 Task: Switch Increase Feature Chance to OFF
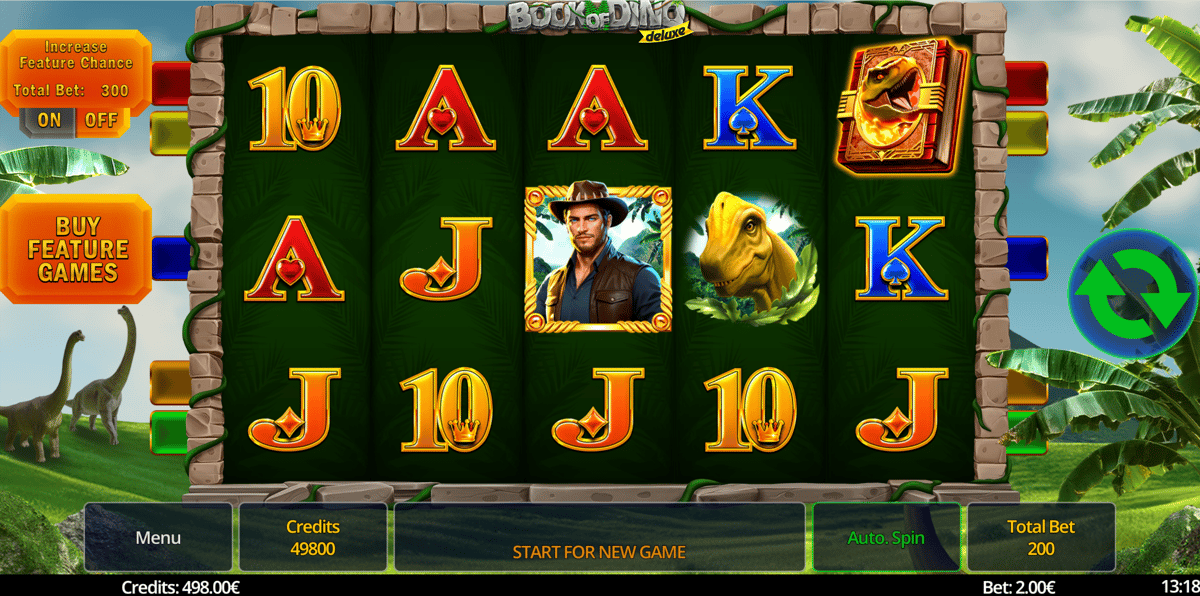tap(100, 121)
